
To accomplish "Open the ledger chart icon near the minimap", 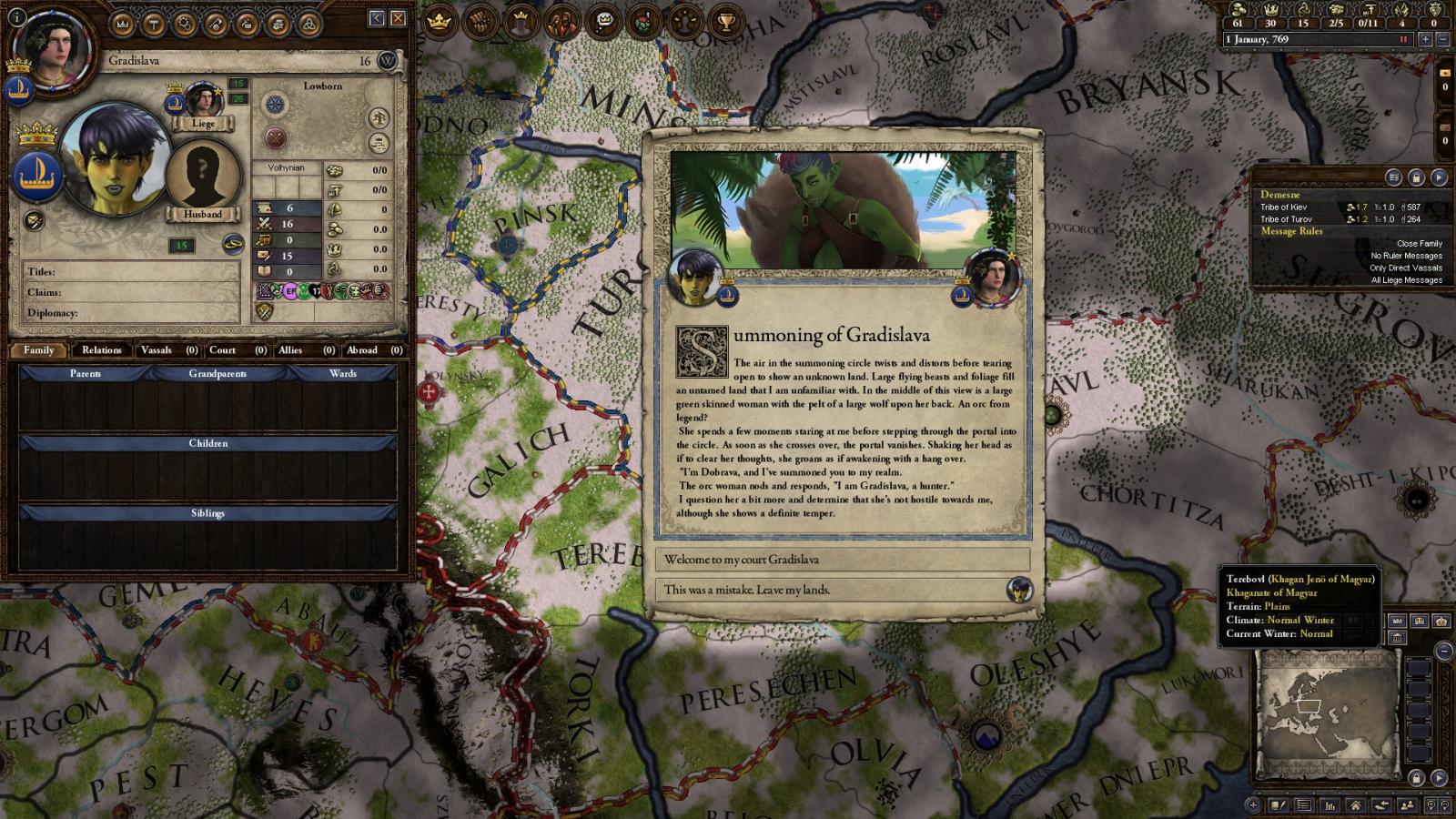I will click(x=1330, y=805).
